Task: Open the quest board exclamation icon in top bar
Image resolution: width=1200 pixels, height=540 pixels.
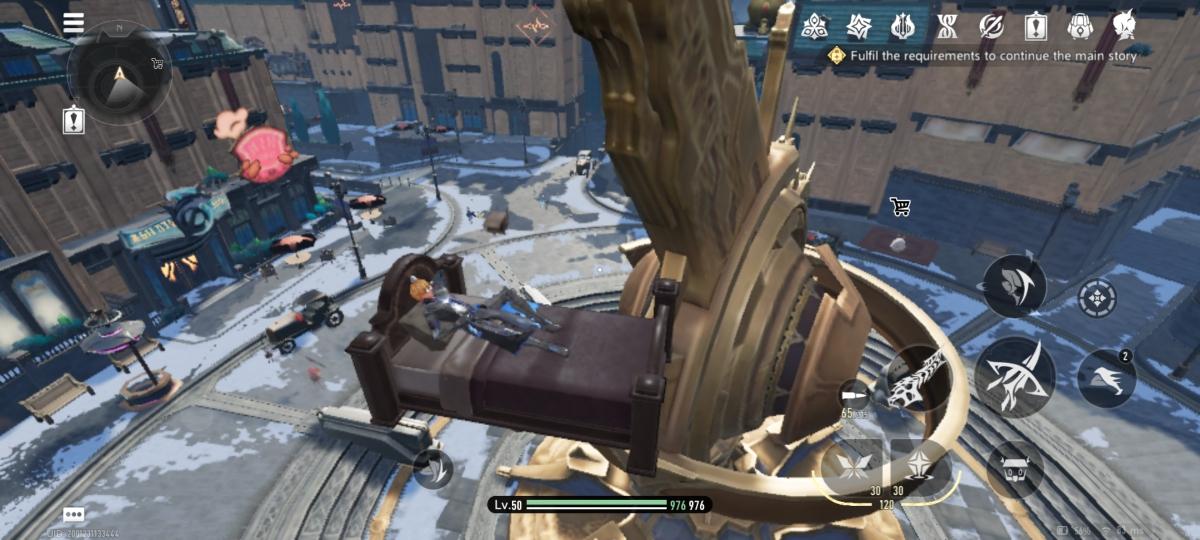Action: [x=1035, y=26]
